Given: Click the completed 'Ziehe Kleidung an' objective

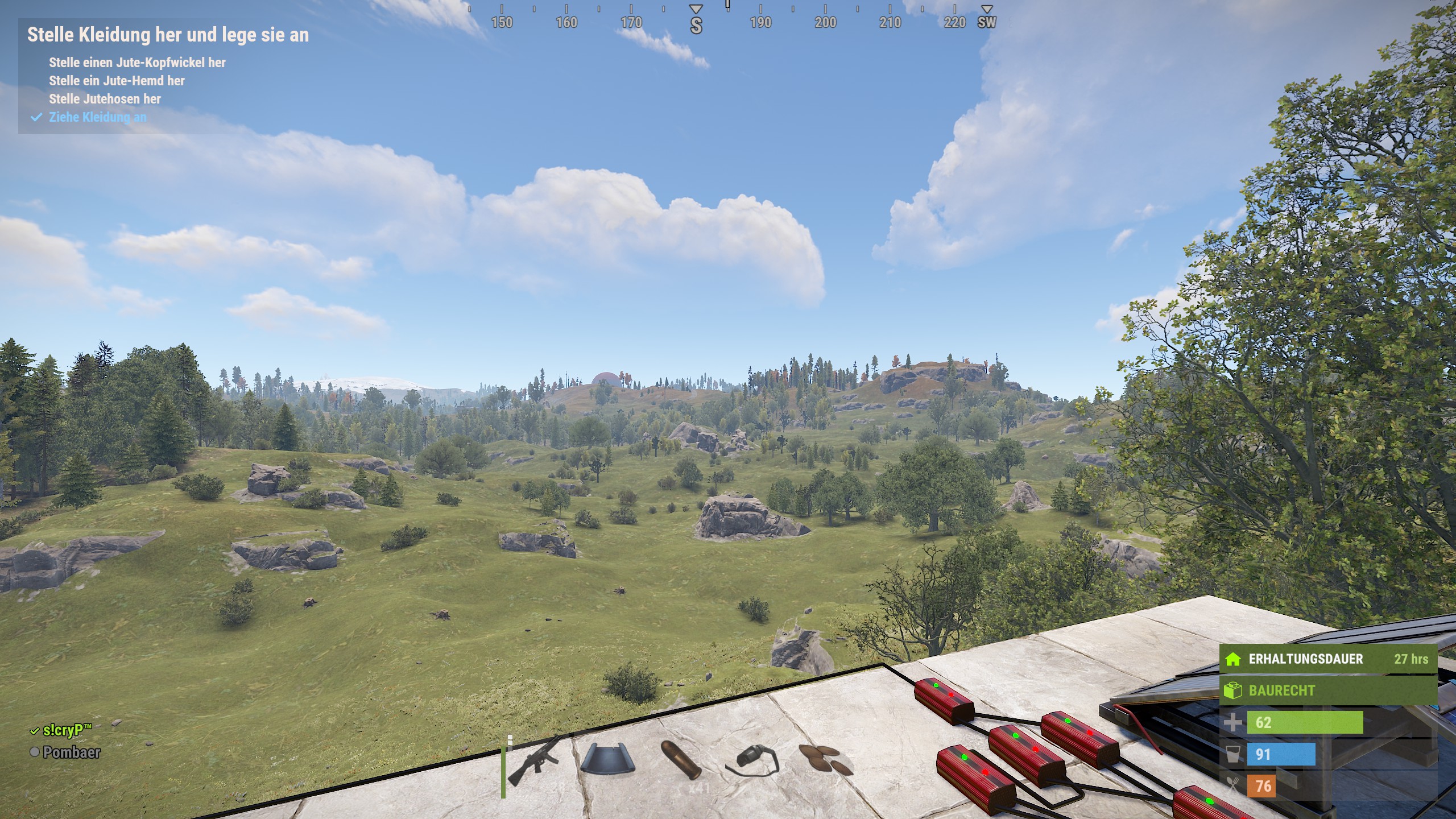Looking at the screenshot, I should [x=97, y=117].
